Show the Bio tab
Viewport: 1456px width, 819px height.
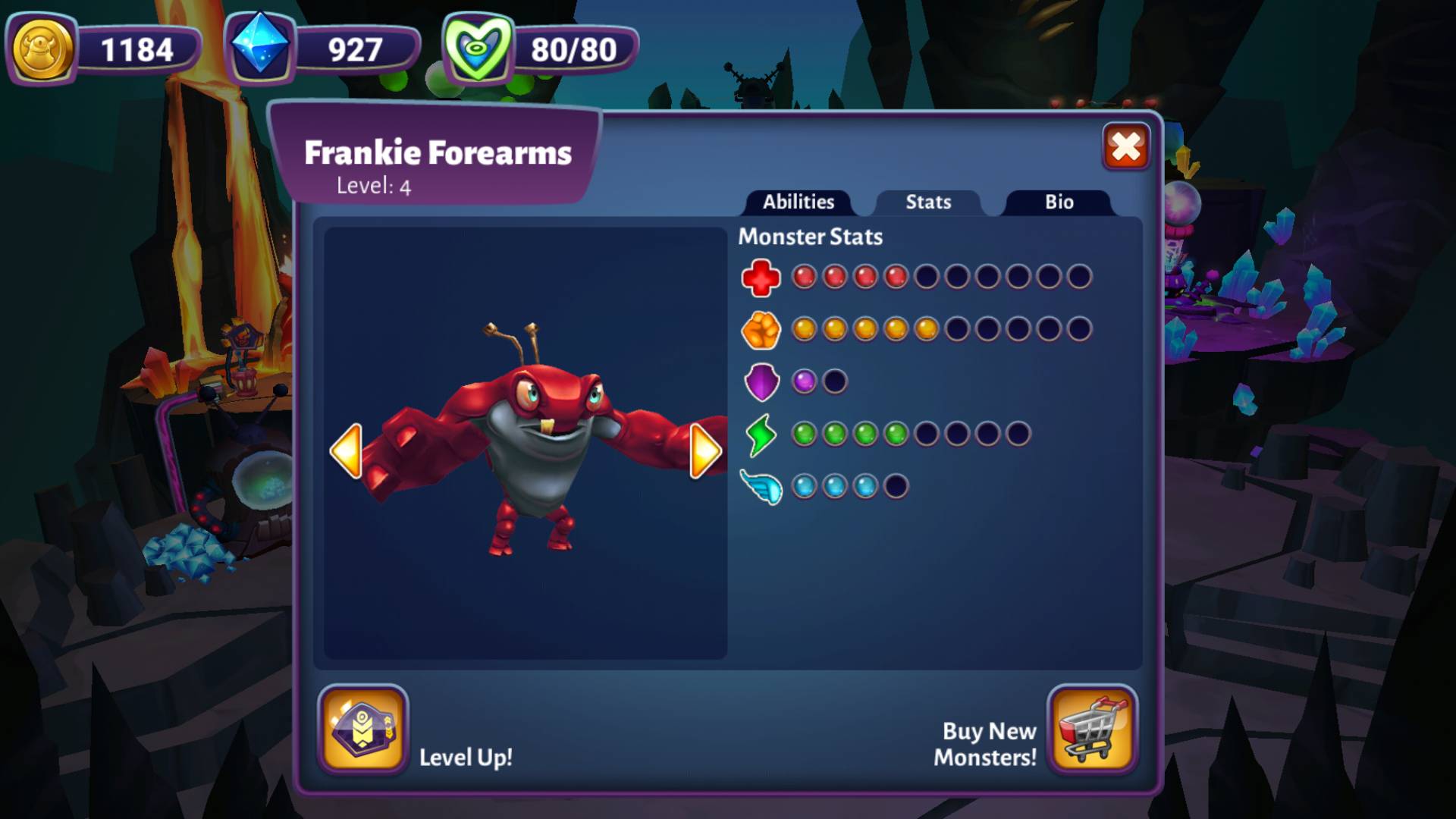pyautogui.click(x=1059, y=202)
